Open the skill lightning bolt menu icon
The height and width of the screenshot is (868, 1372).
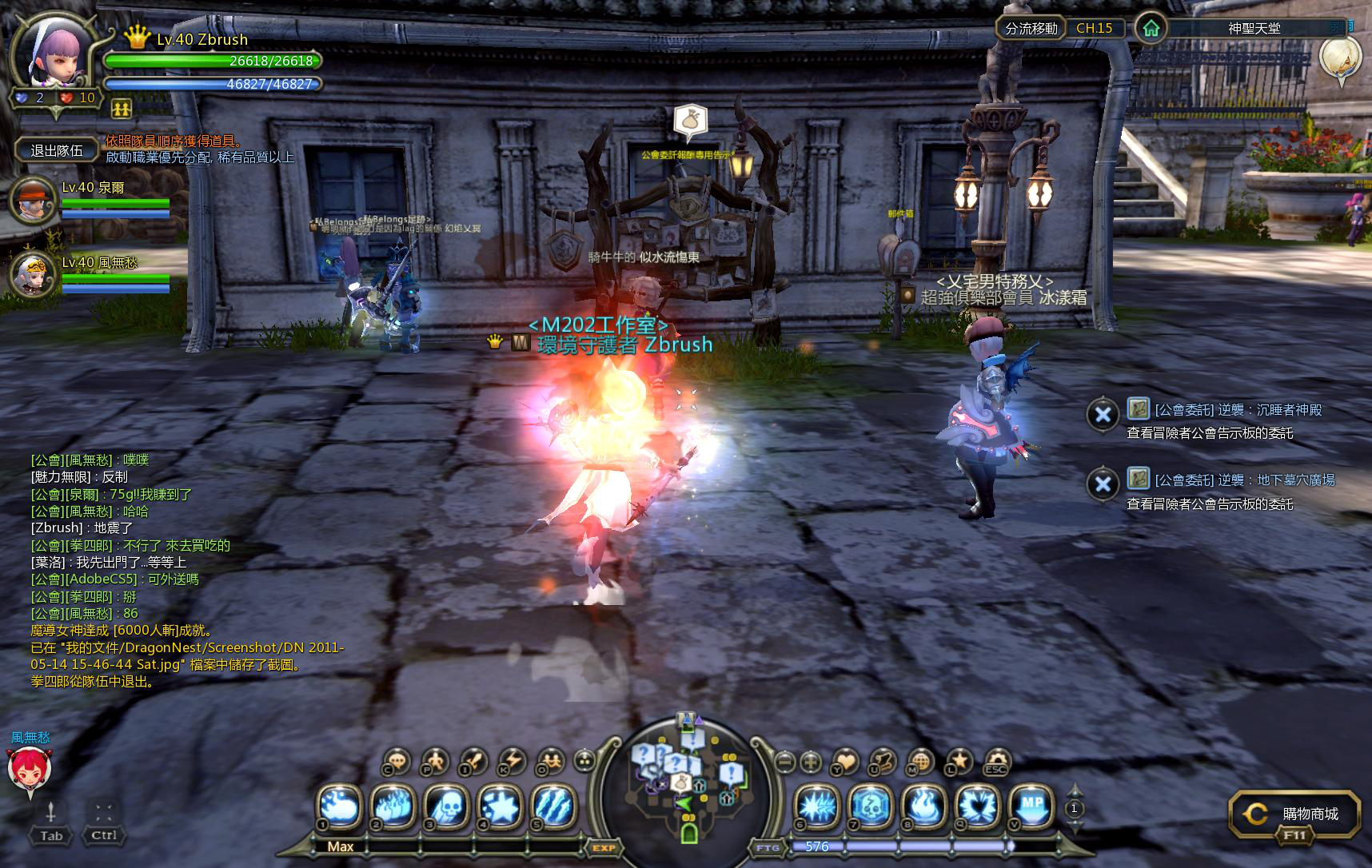point(512,762)
